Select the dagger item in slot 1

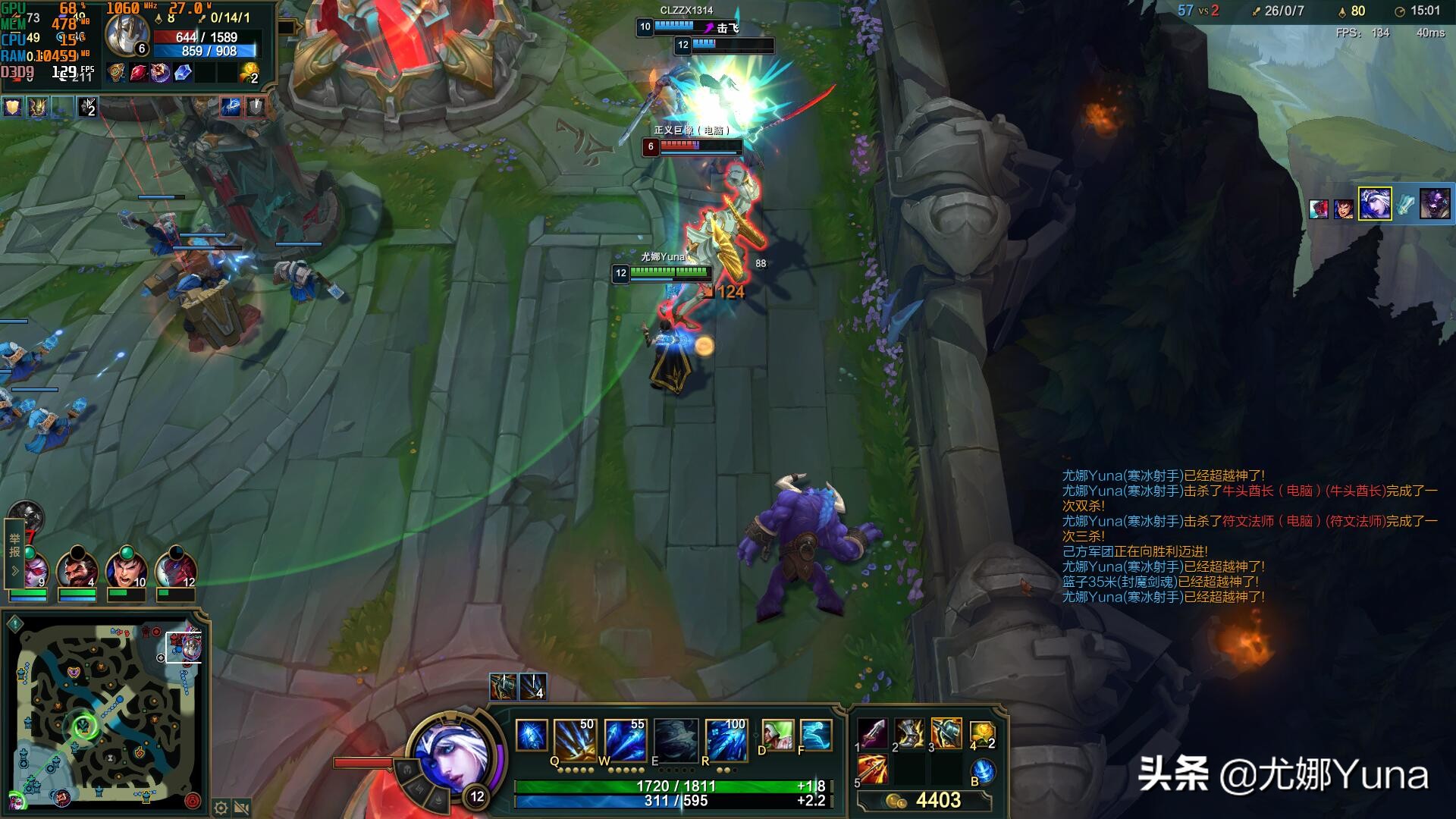click(x=872, y=733)
